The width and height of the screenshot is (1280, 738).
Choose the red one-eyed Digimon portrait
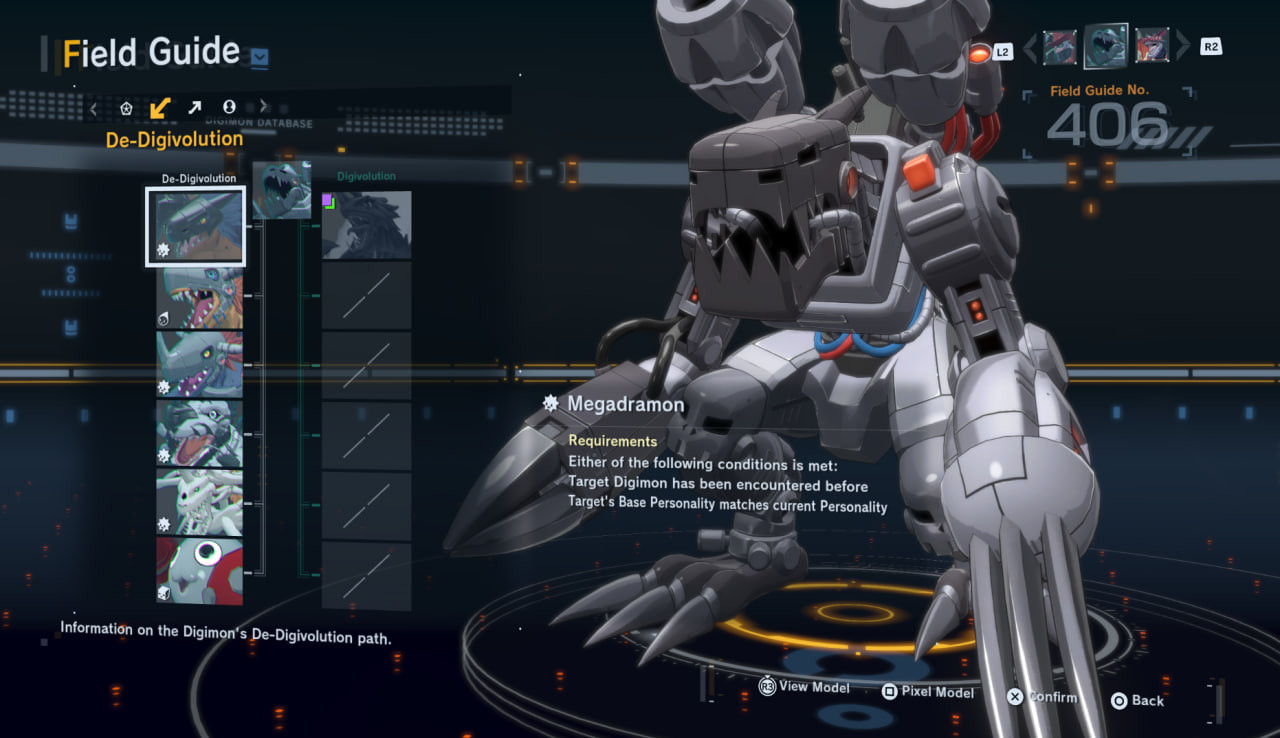(x=199, y=570)
